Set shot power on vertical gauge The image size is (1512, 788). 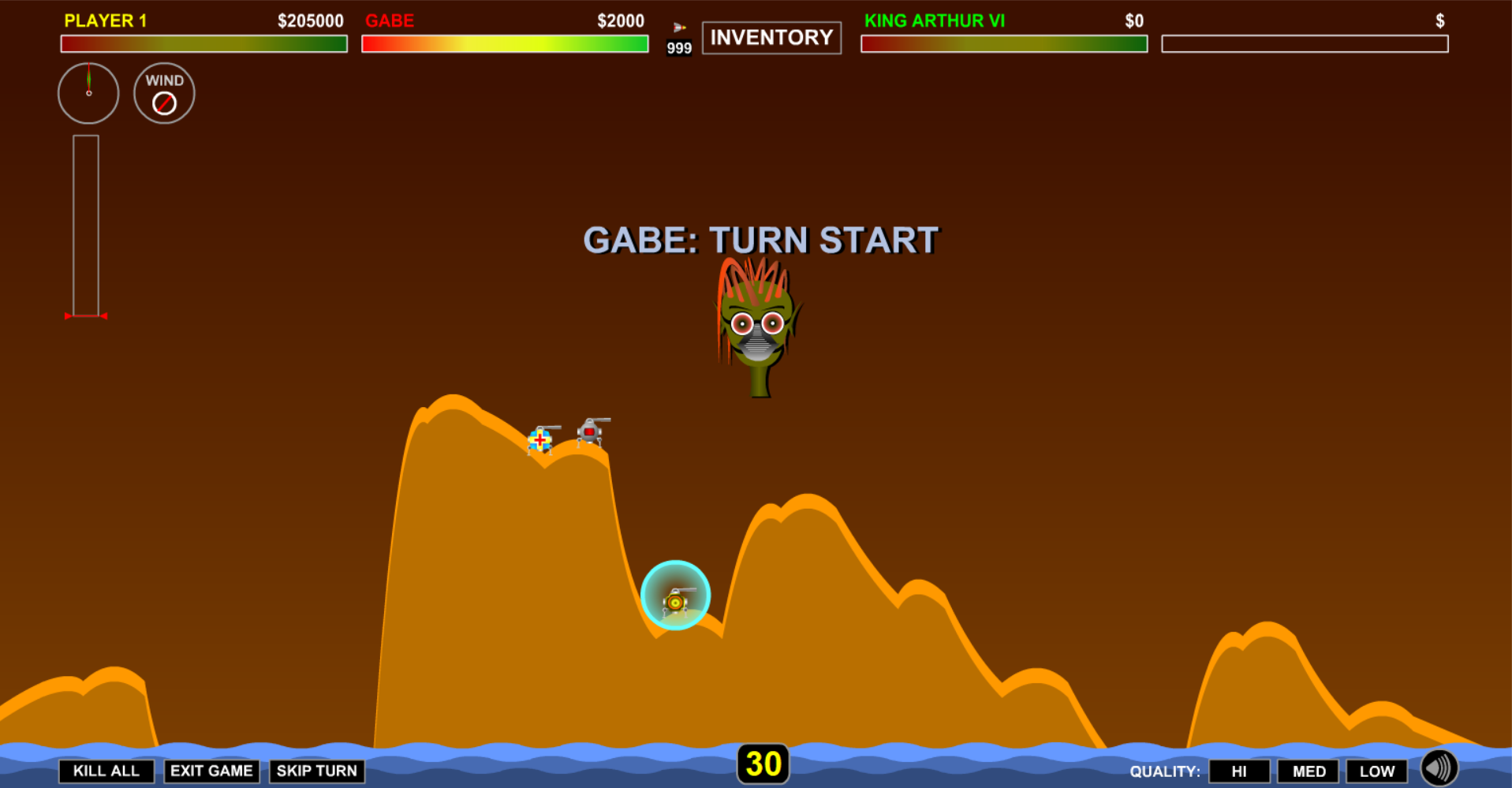tap(86, 226)
